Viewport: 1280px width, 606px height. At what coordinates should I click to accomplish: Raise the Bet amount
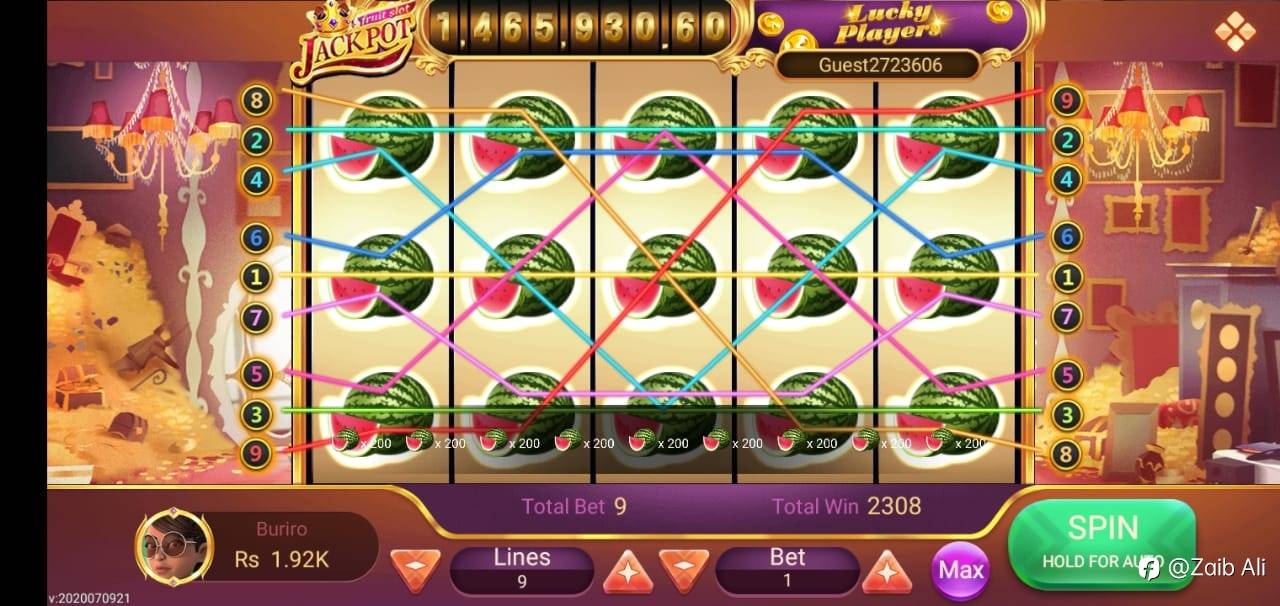[886, 571]
